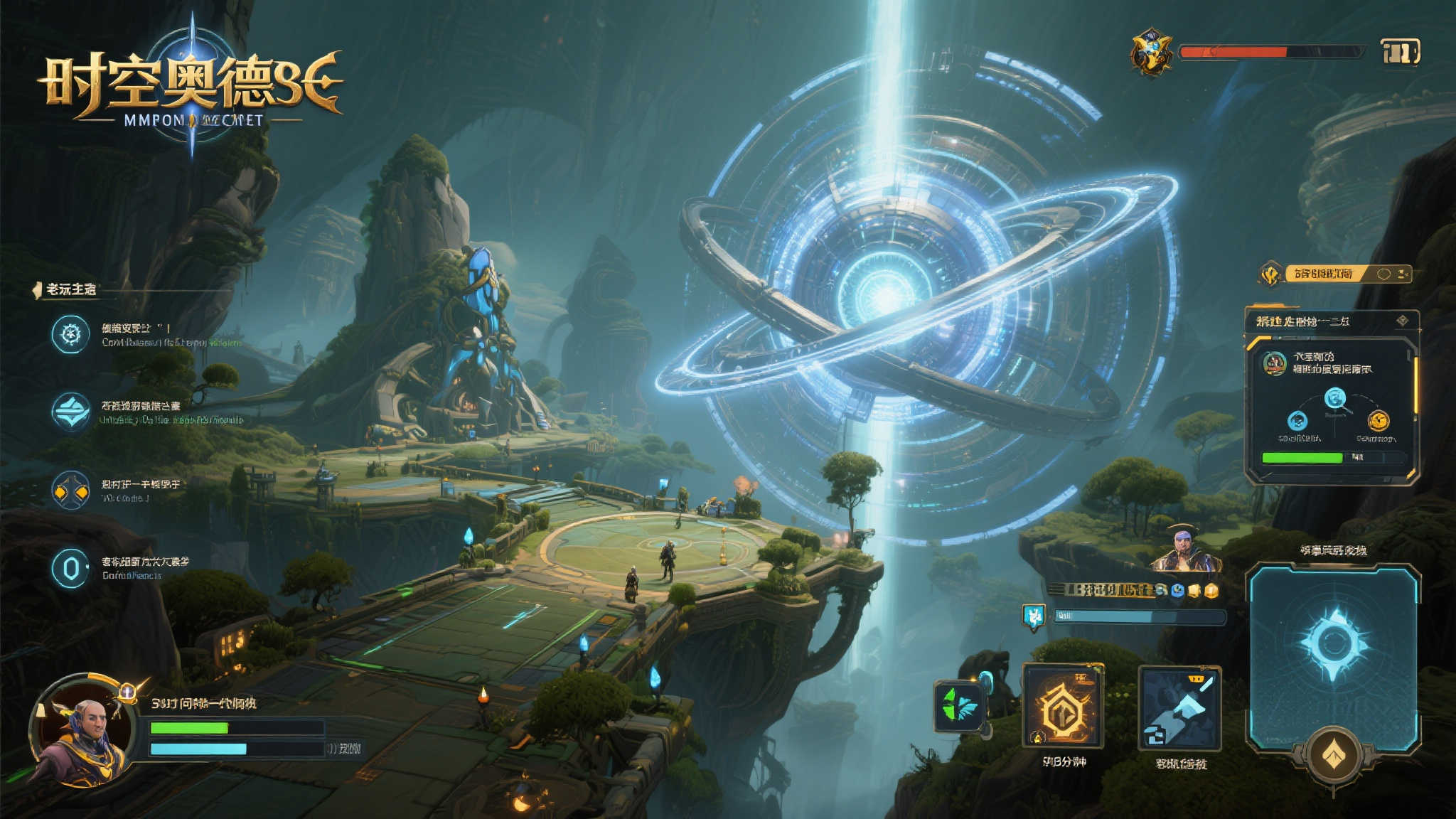Click the round gold arrow button
This screenshot has width=1456, height=819.
point(1334,756)
